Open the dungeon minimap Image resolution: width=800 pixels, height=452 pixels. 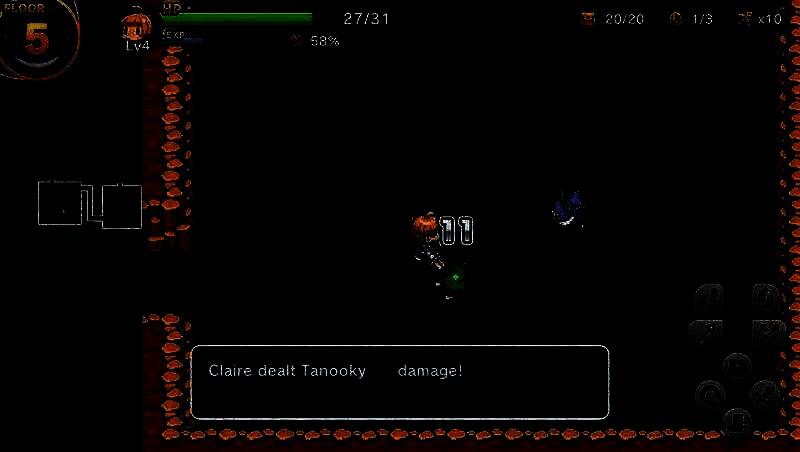click(90, 204)
